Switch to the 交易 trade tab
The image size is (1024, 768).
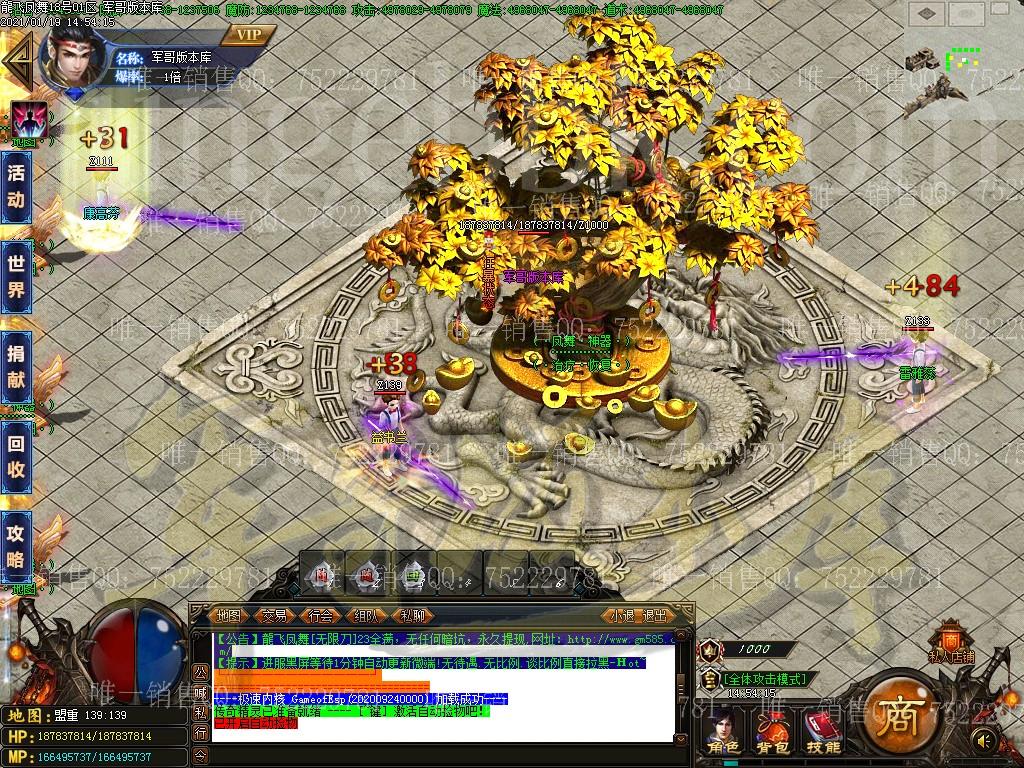(274, 616)
